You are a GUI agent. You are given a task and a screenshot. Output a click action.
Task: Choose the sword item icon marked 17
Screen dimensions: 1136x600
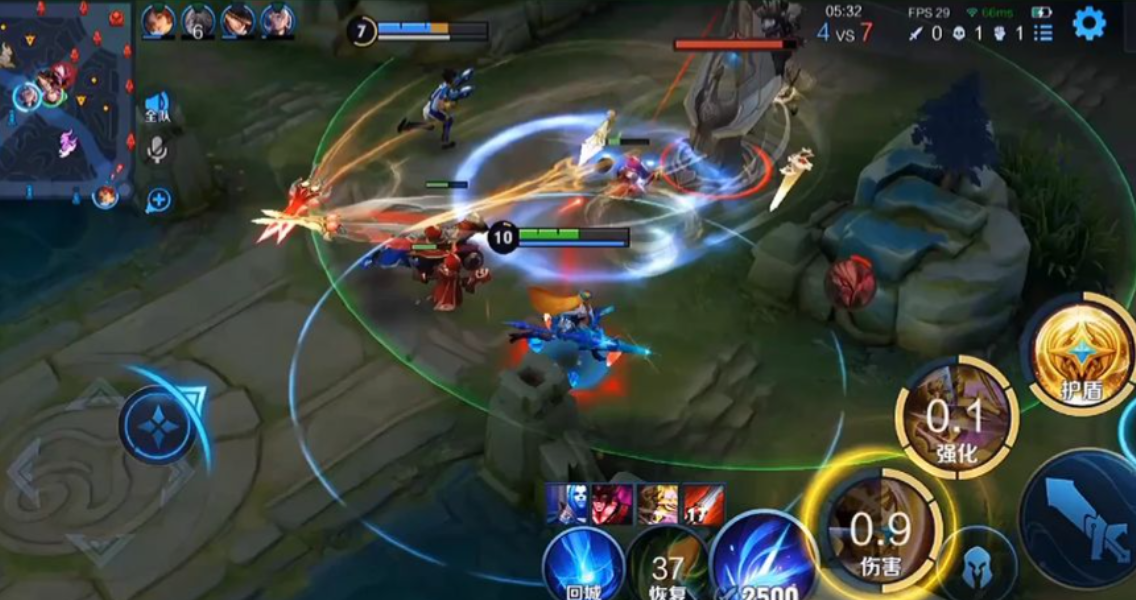pyautogui.click(x=703, y=504)
